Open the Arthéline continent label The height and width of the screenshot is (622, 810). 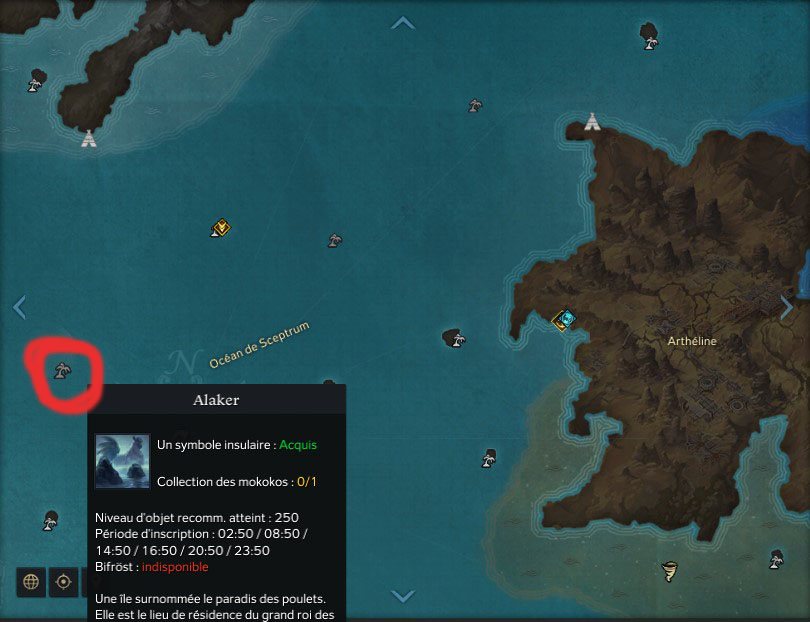692,341
